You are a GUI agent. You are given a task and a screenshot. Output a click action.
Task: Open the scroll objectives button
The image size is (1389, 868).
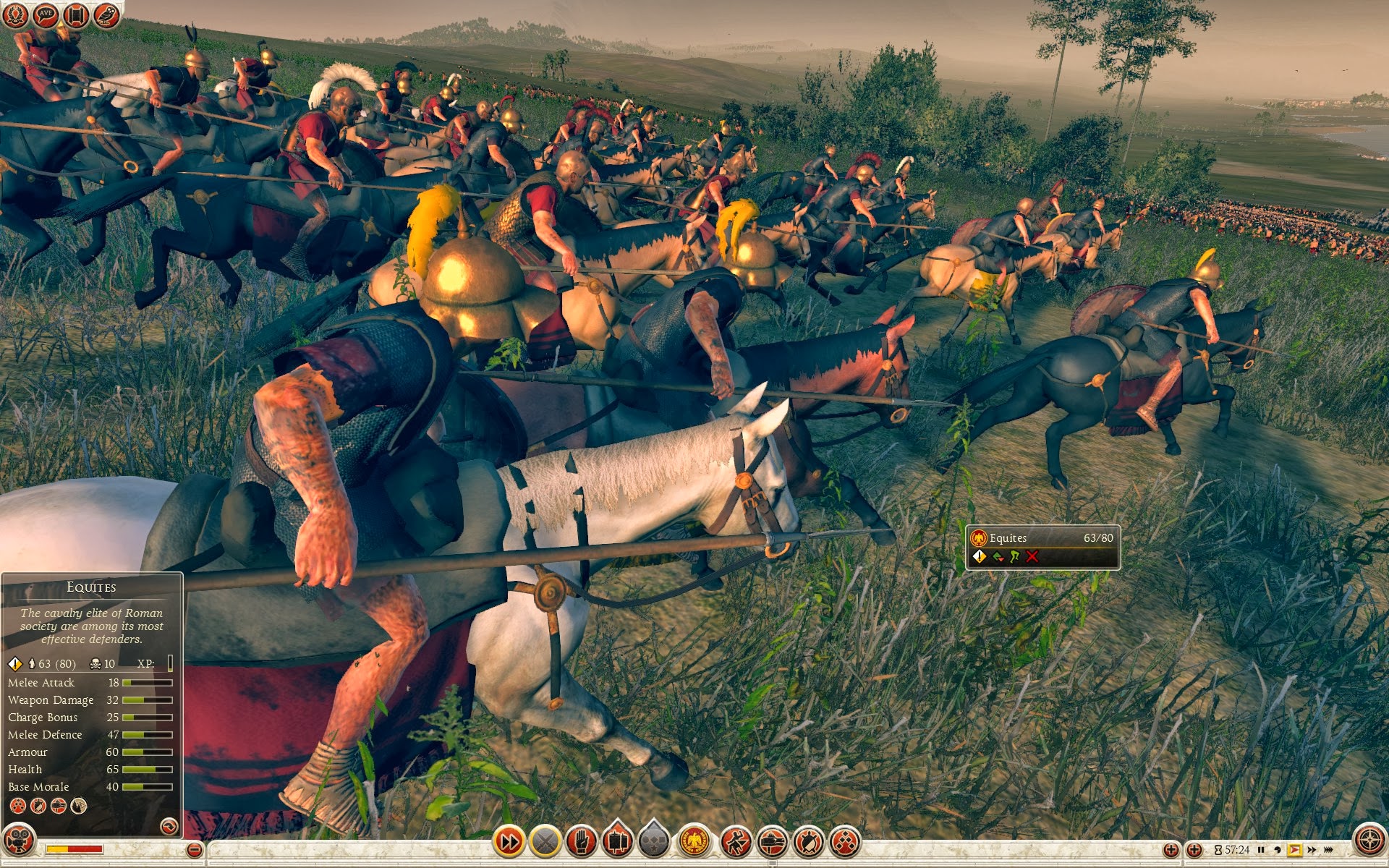pos(75,14)
